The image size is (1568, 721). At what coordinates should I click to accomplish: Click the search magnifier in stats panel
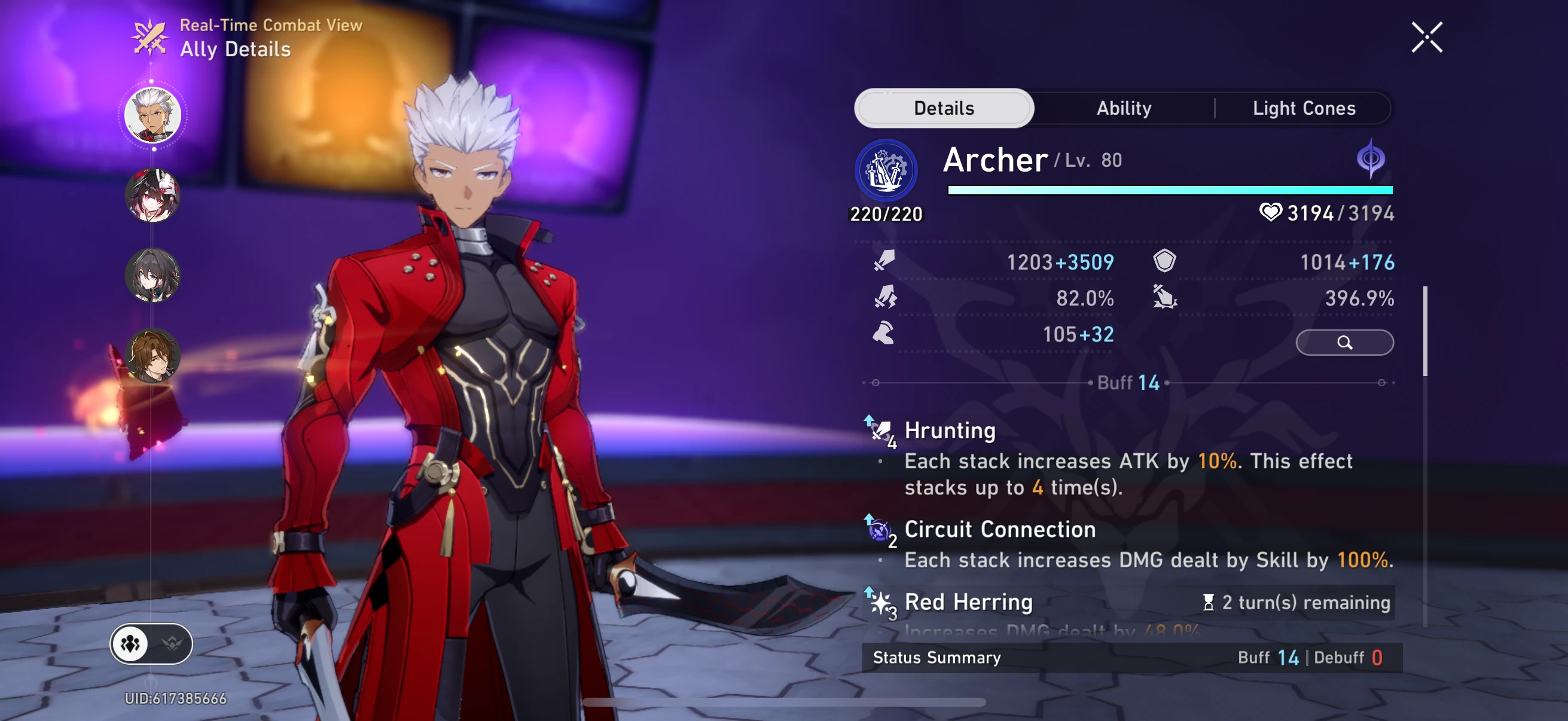(x=1344, y=342)
